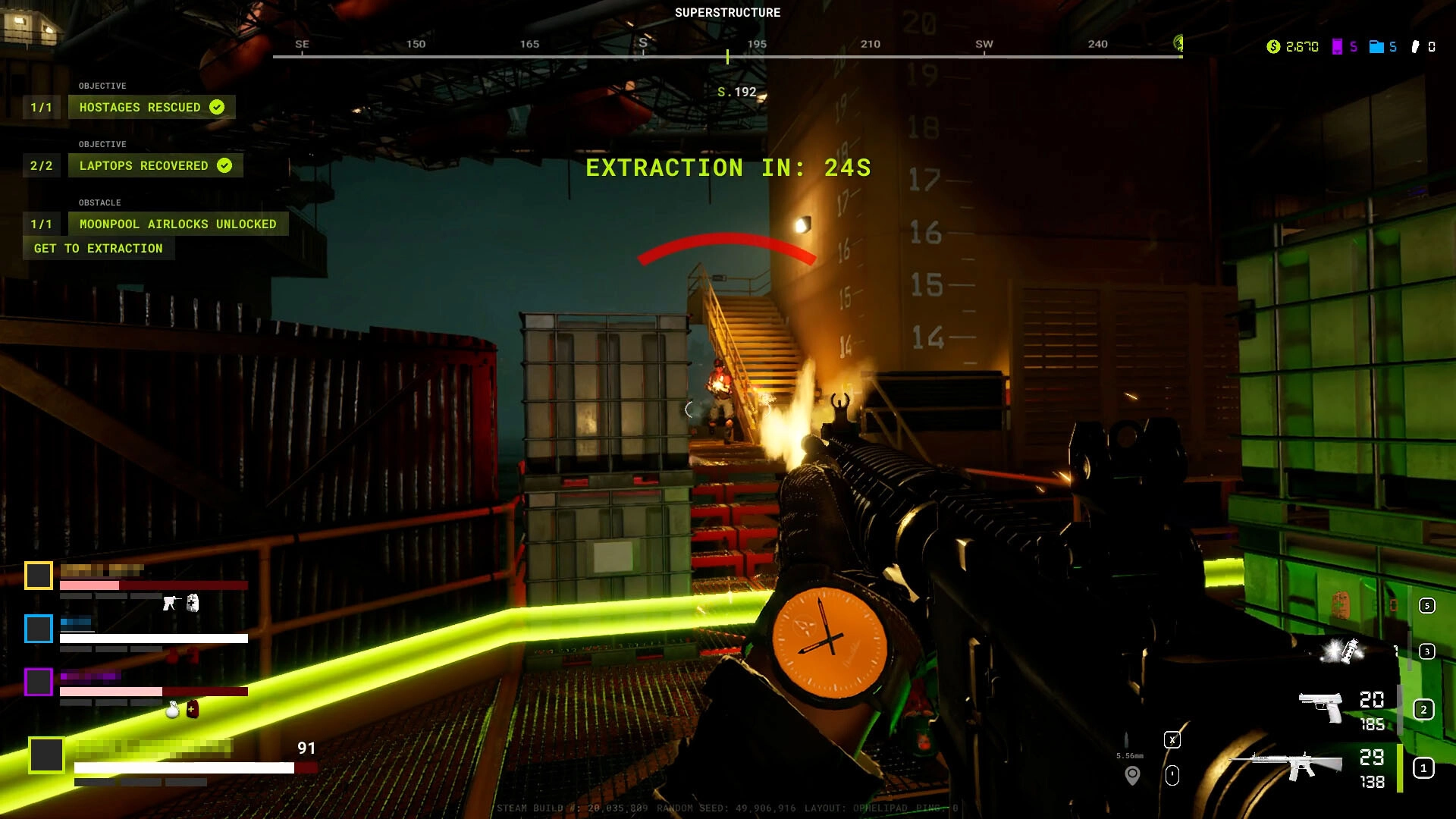Expand weapon slot 2 badge
The height and width of the screenshot is (819, 1456).
click(1423, 709)
